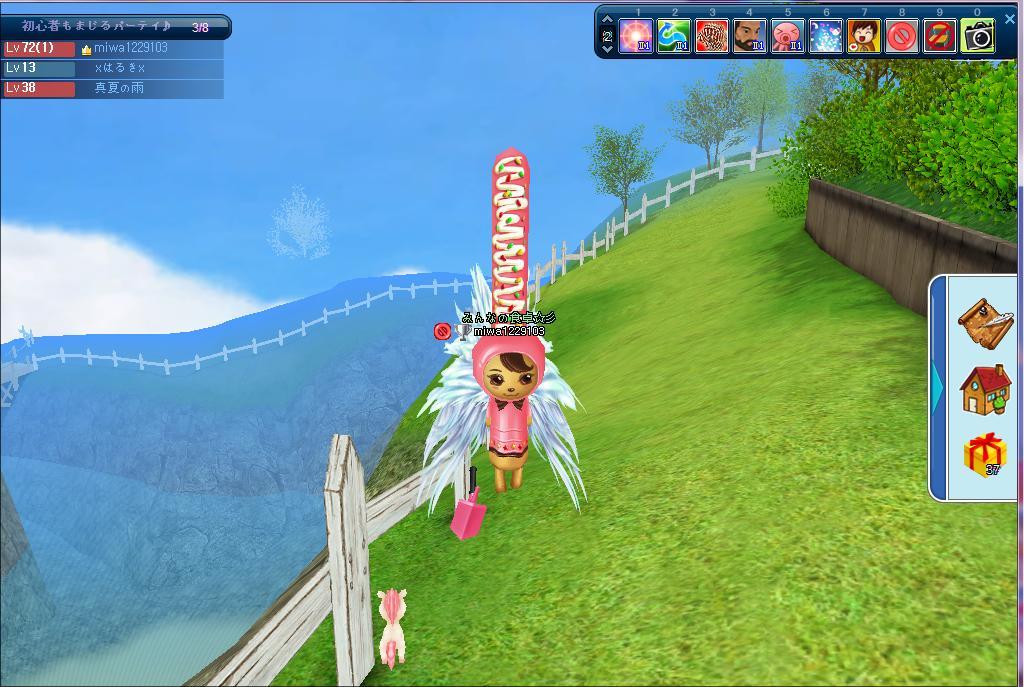
Task: Activate the pink starburst skill in slot 1
Action: (x=636, y=36)
